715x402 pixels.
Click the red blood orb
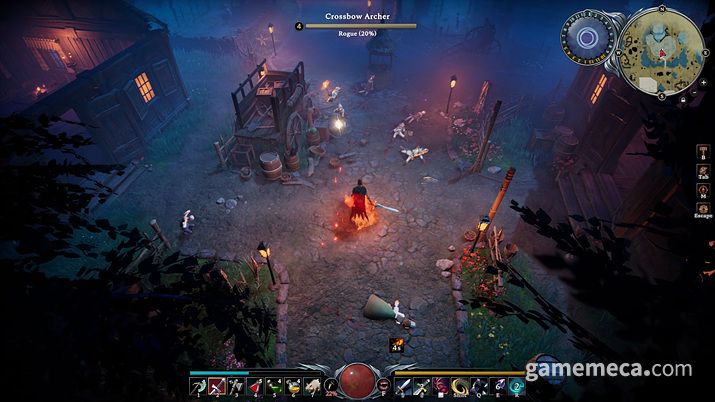357,383
